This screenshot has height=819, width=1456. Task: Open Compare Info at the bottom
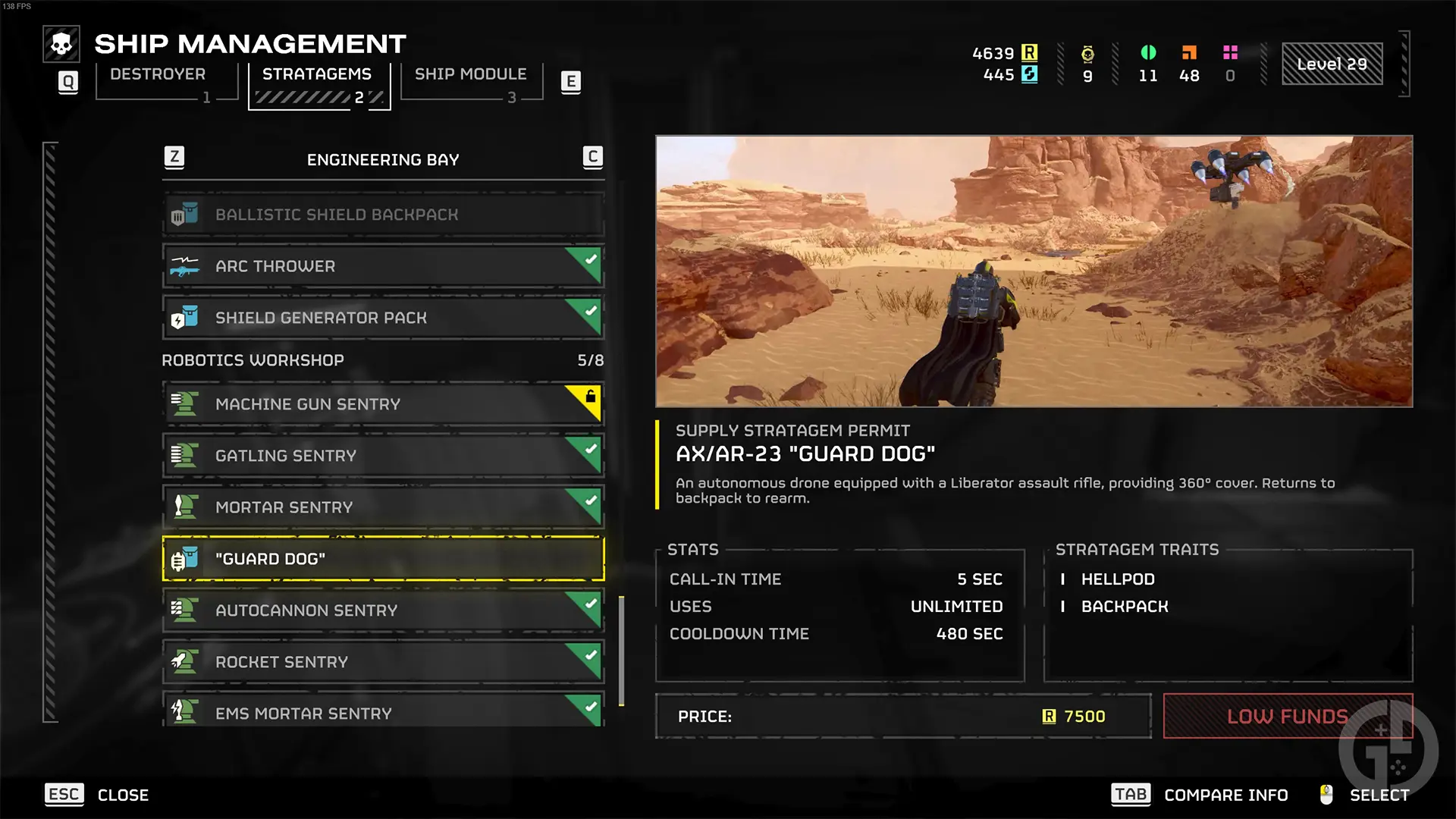coord(1226,795)
